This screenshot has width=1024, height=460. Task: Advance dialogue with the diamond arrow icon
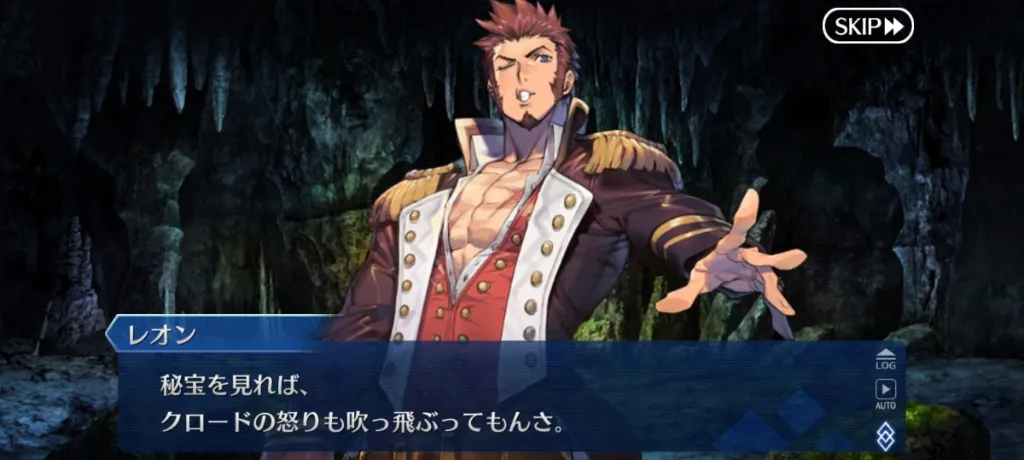[x=885, y=435]
